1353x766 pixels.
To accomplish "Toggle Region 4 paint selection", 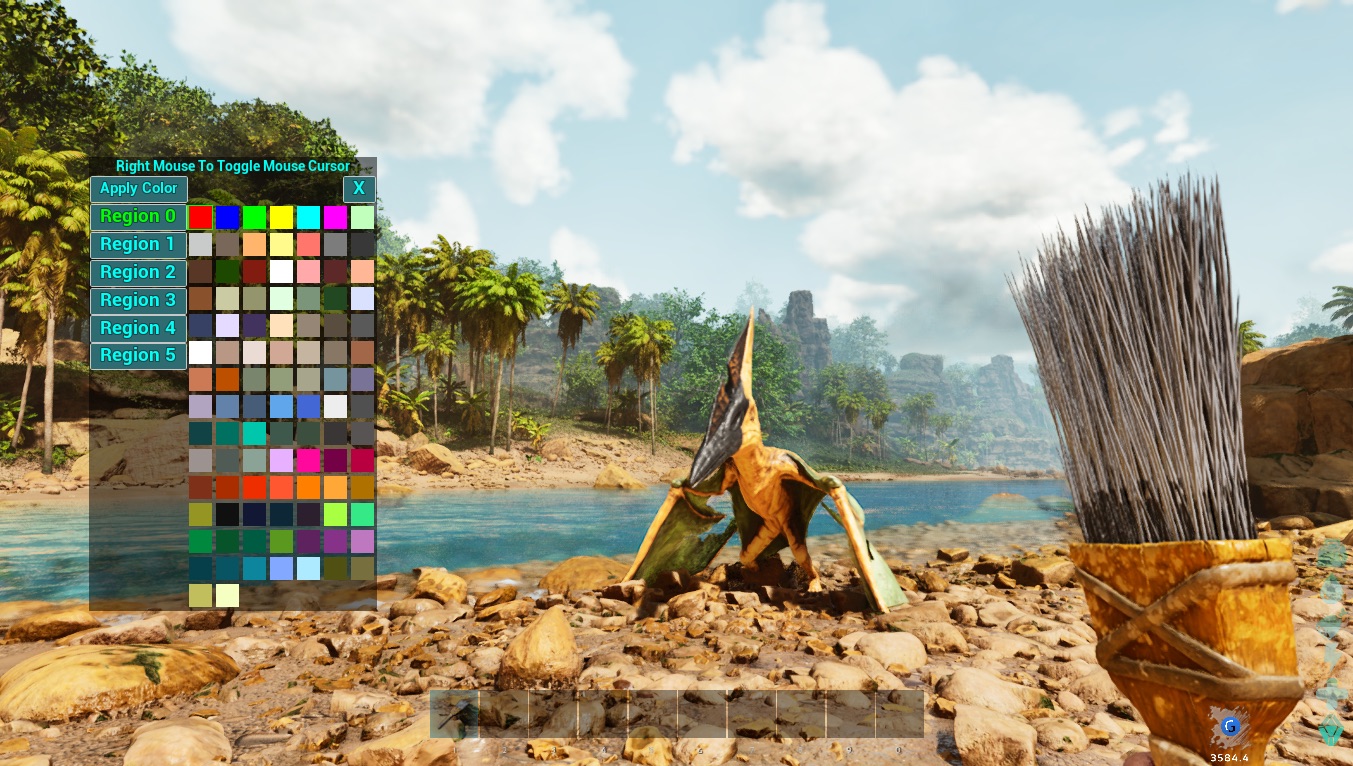I will pos(138,327).
